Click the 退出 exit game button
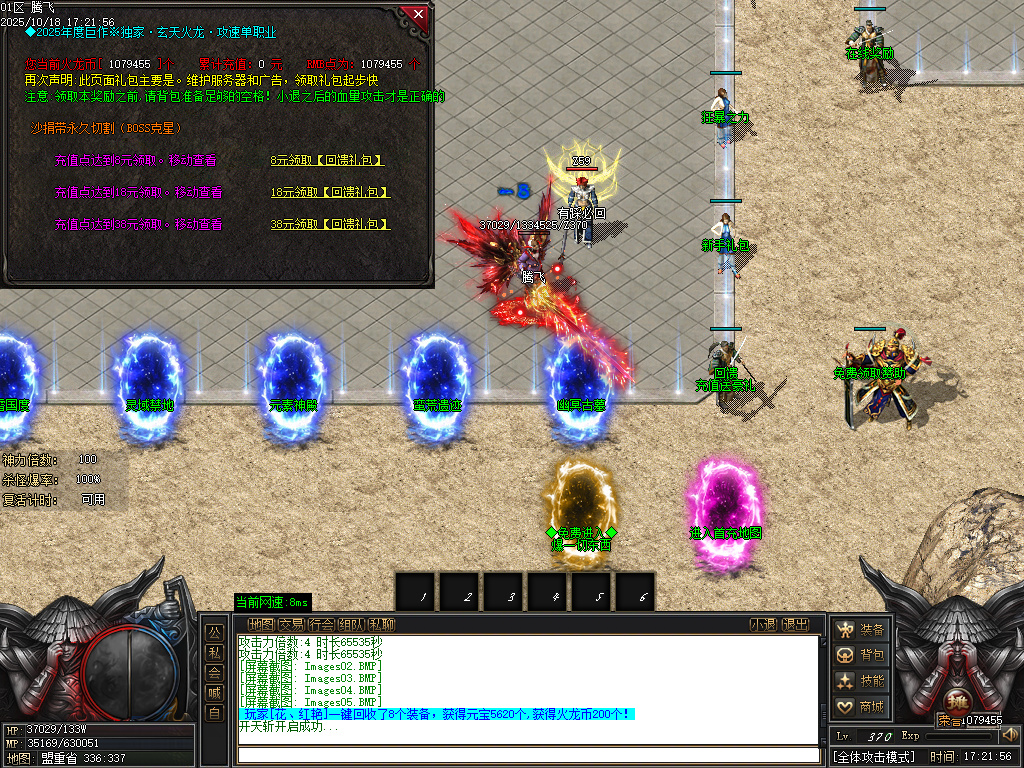 click(795, 625)
